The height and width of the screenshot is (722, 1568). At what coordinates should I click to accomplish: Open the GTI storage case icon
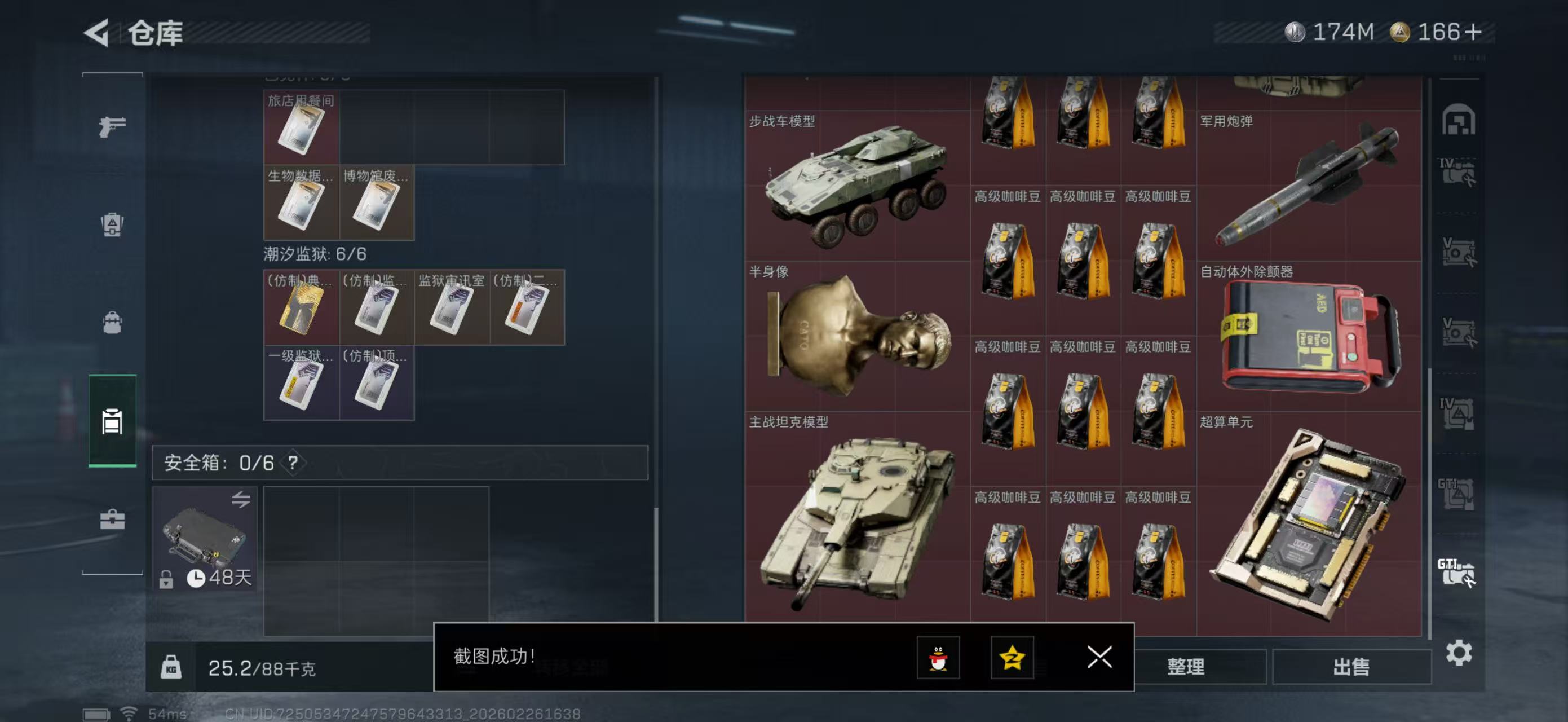(x=1458, y=566)
